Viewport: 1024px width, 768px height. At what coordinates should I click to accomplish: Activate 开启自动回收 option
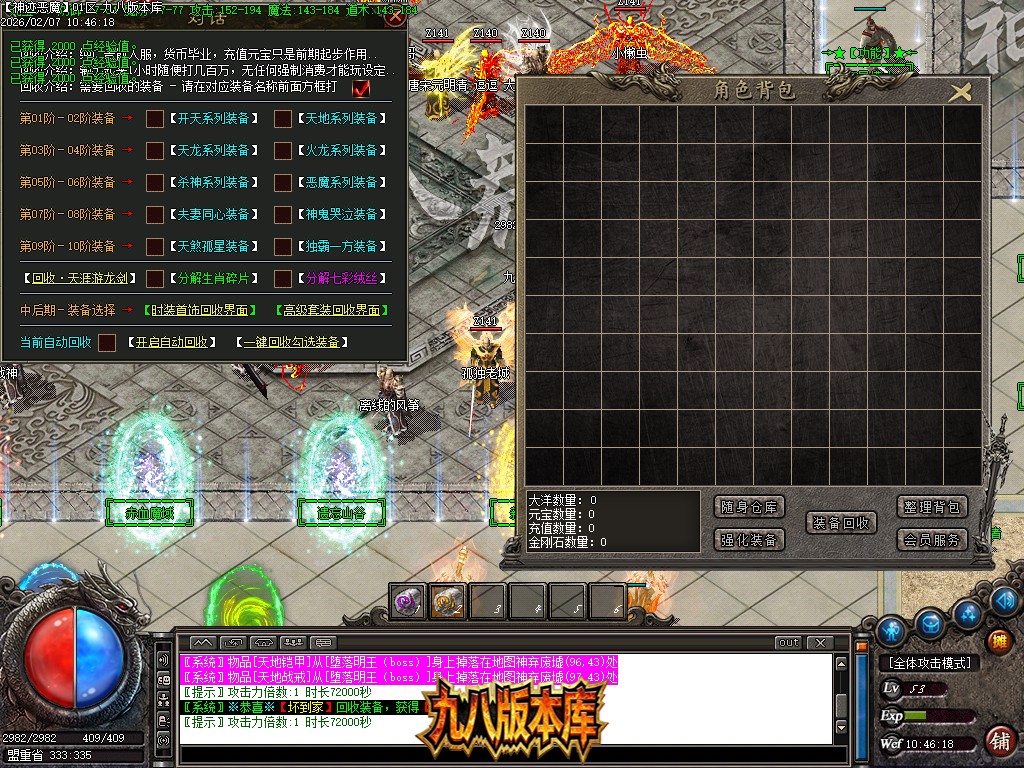172,342
